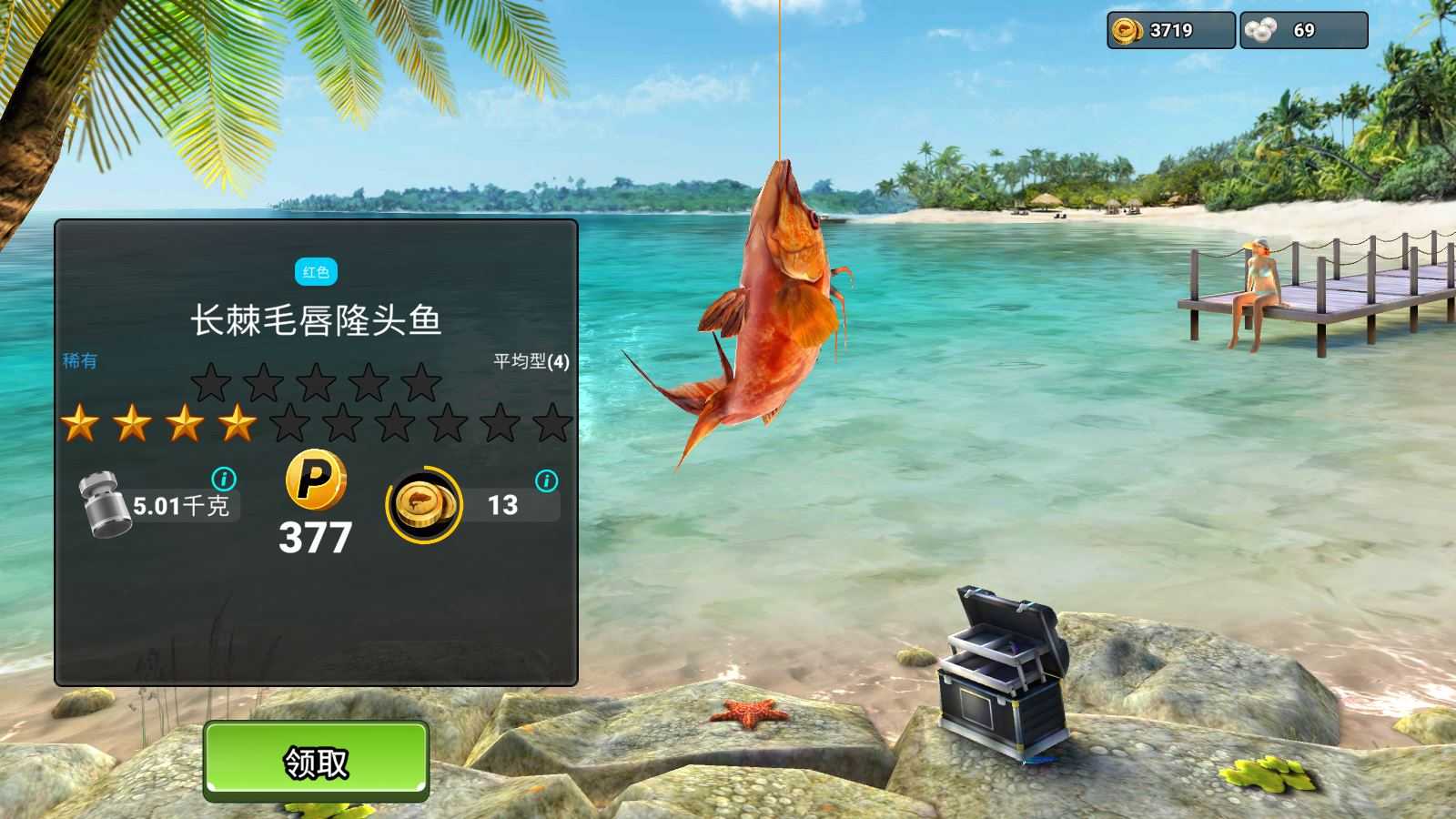Tap the blue 红色 bait tag
Viewport: 1456px width, 819px height.
[314, 270]
